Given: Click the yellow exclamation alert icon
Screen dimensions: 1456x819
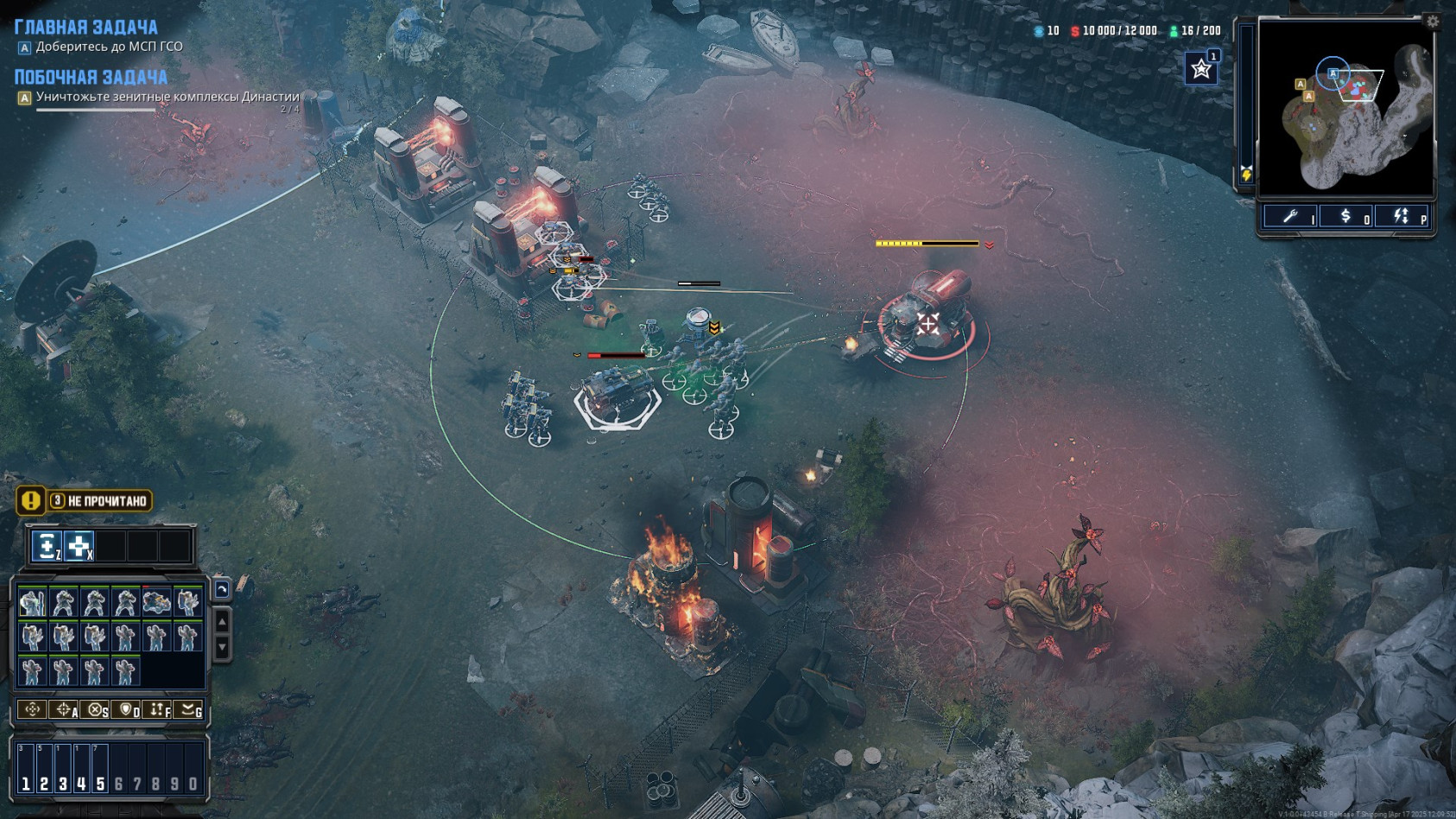Looking at the screenshot, I should (29, 501).
